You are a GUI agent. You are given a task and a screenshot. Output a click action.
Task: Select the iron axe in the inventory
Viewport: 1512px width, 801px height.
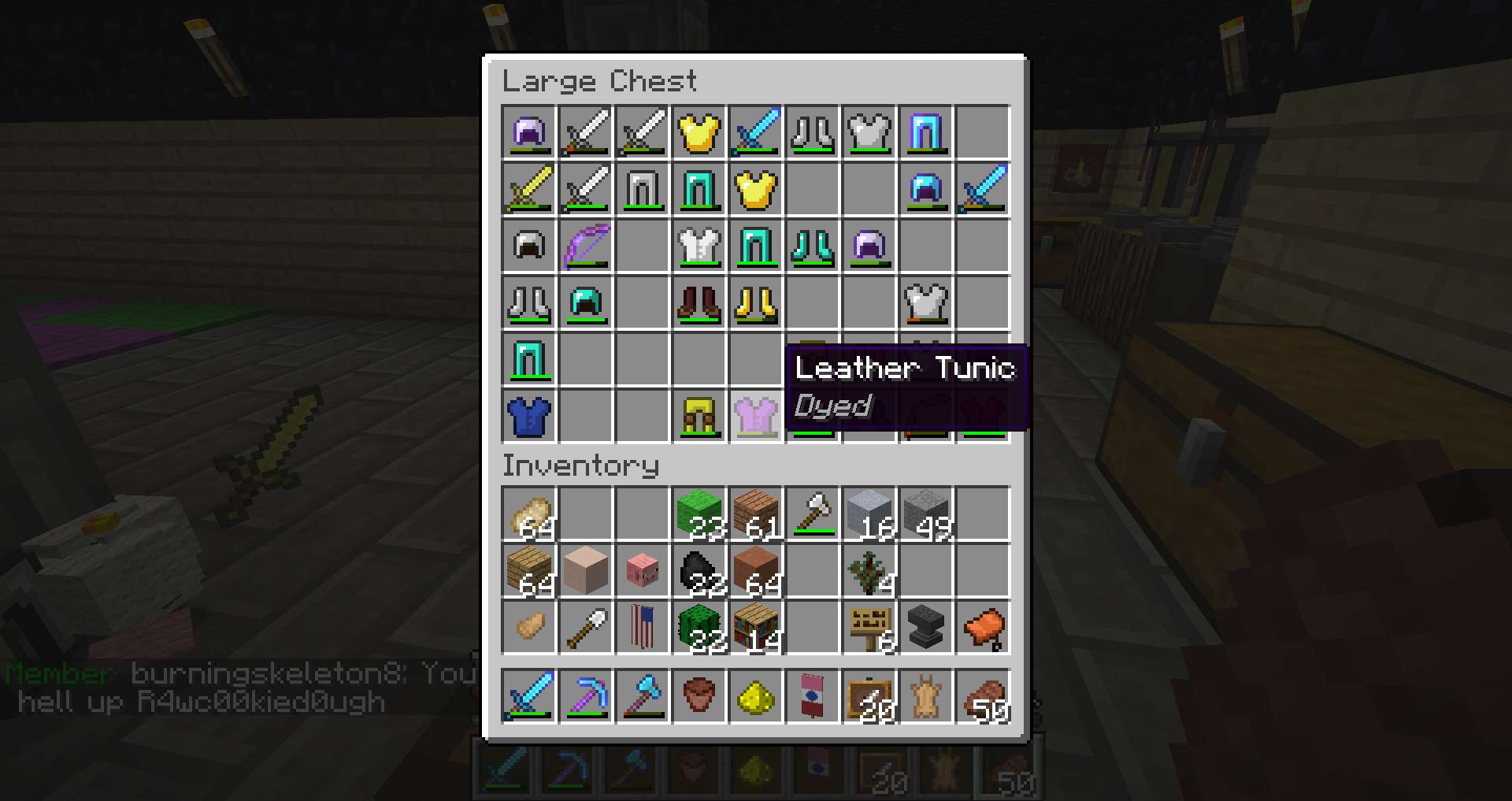click(813, 515)
